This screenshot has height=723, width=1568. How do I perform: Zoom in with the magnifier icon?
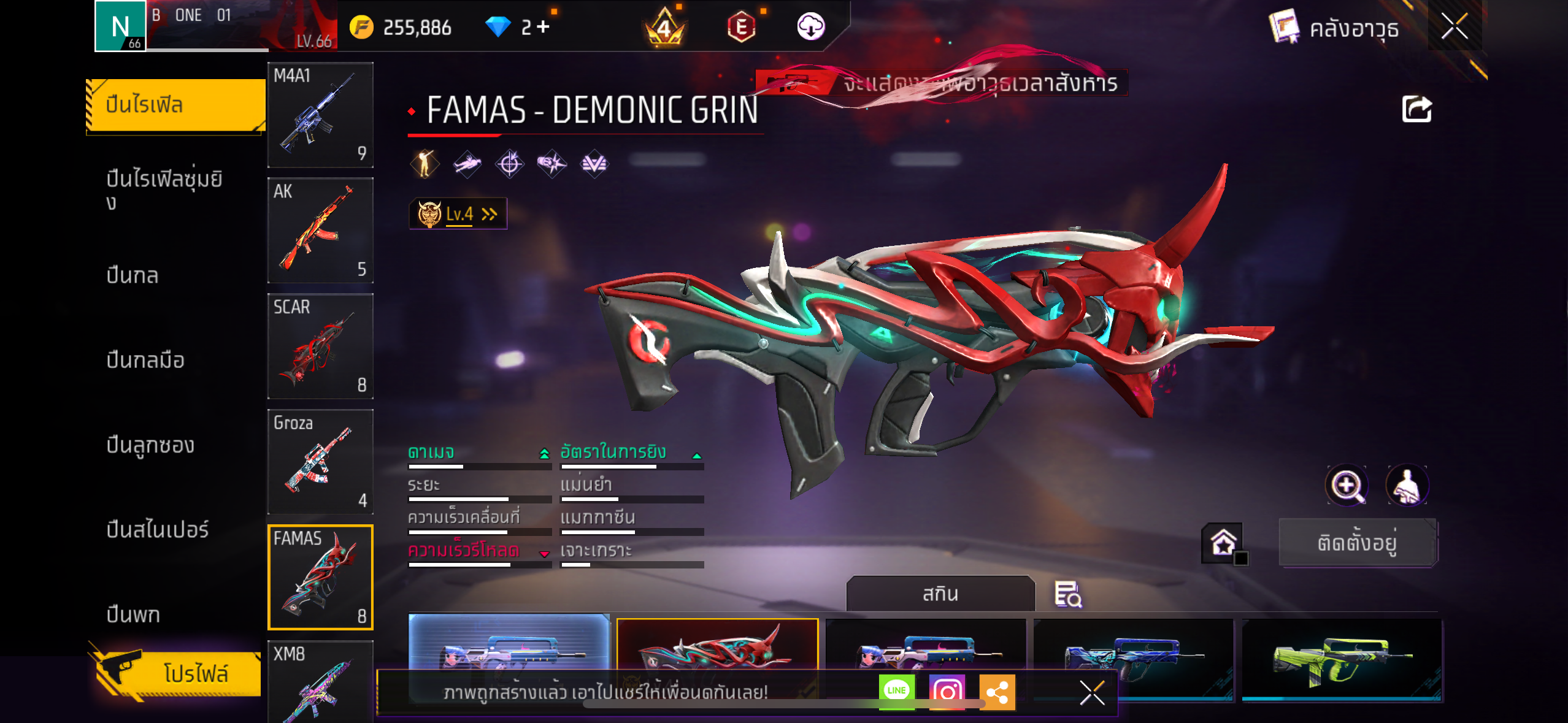coord(1347,486)
